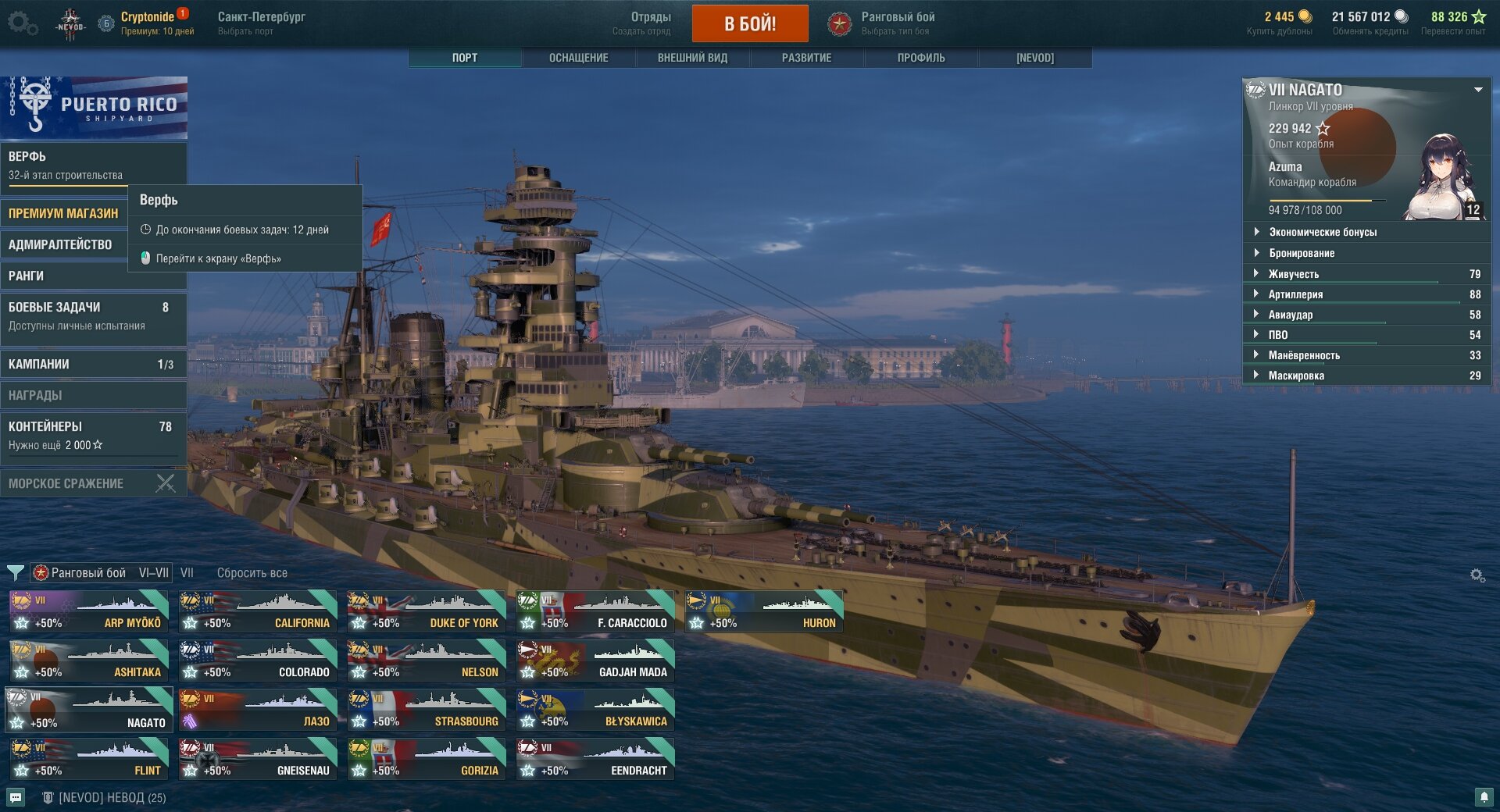The height and width of the screenshot is (812, 1500).
Task: Open the ВНЕШНИЙ ВИД tab
Action: tap(692, 58)
